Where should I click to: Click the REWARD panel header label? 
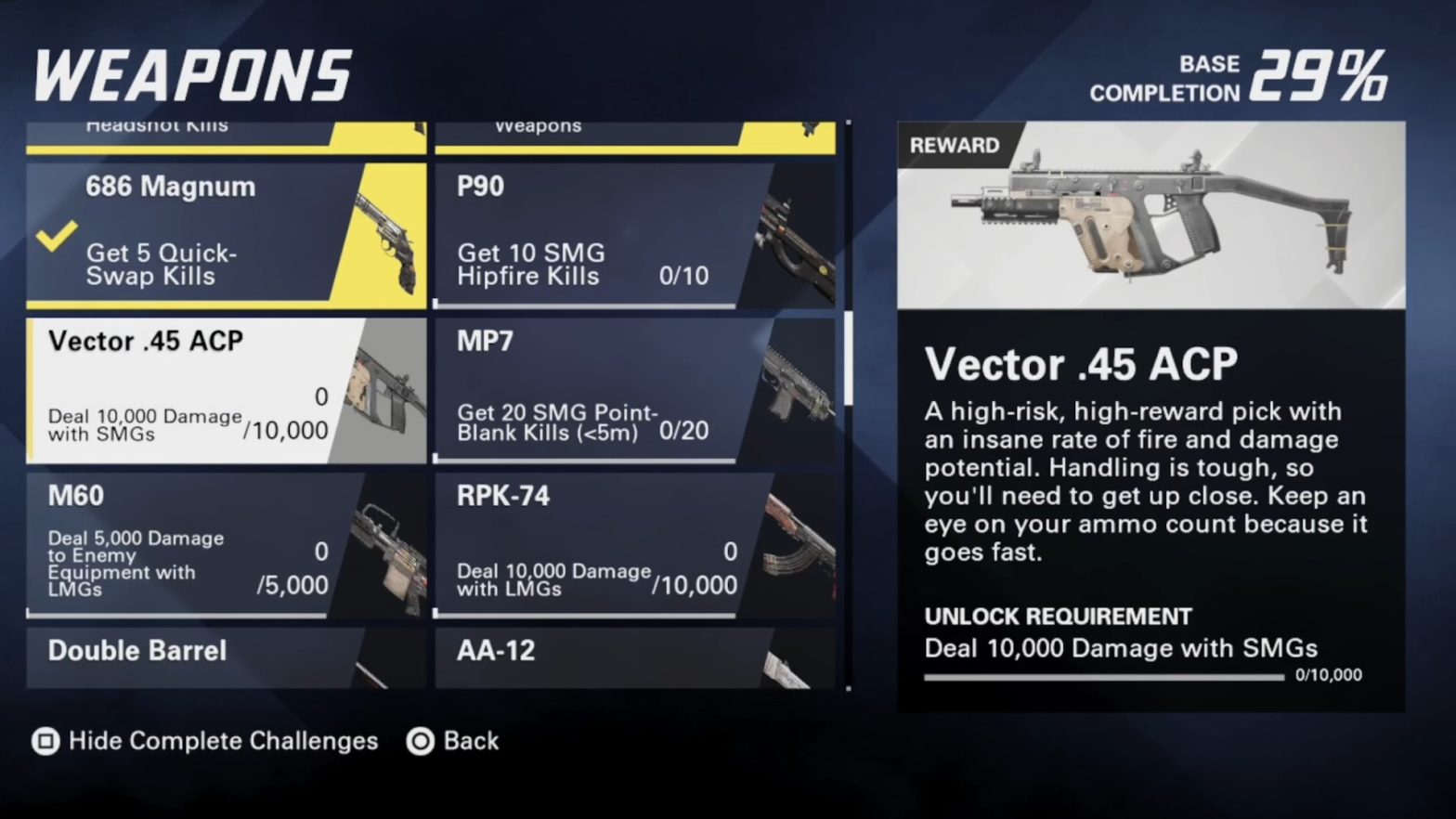(x=956, y=146)
